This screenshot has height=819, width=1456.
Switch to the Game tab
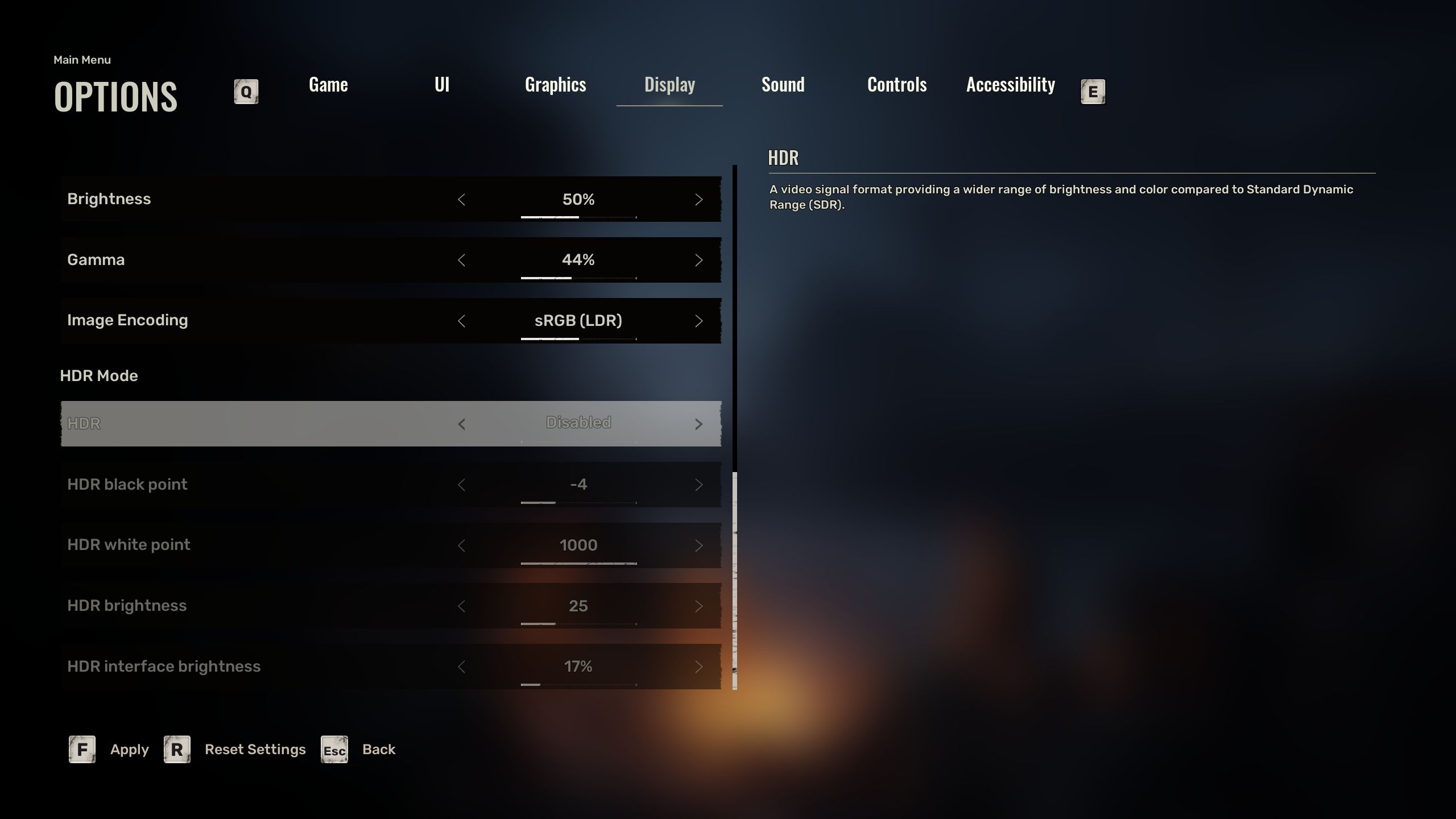point(328,85)
